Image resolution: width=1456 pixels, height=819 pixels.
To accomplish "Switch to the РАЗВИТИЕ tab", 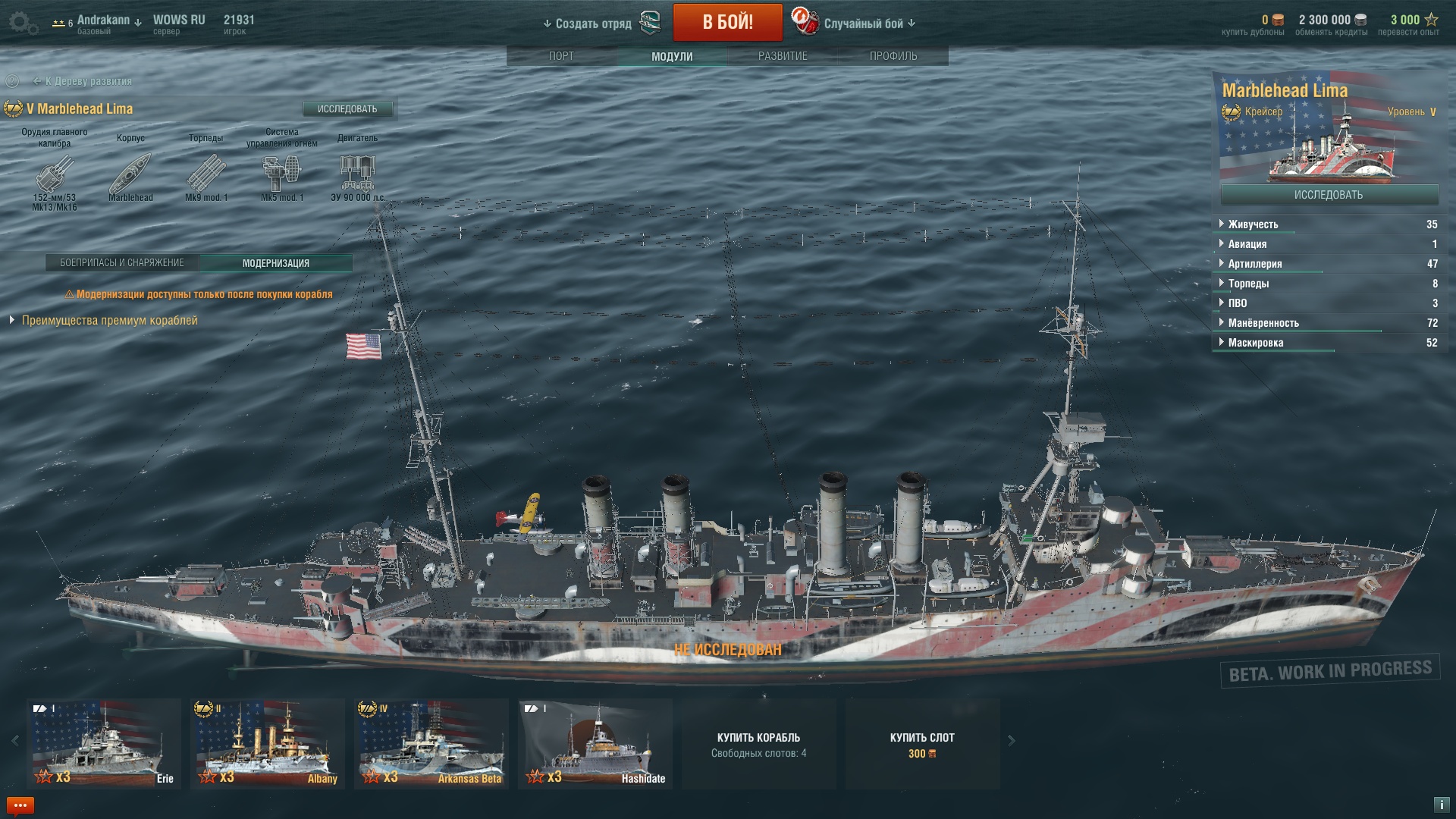I will (783, 56).
